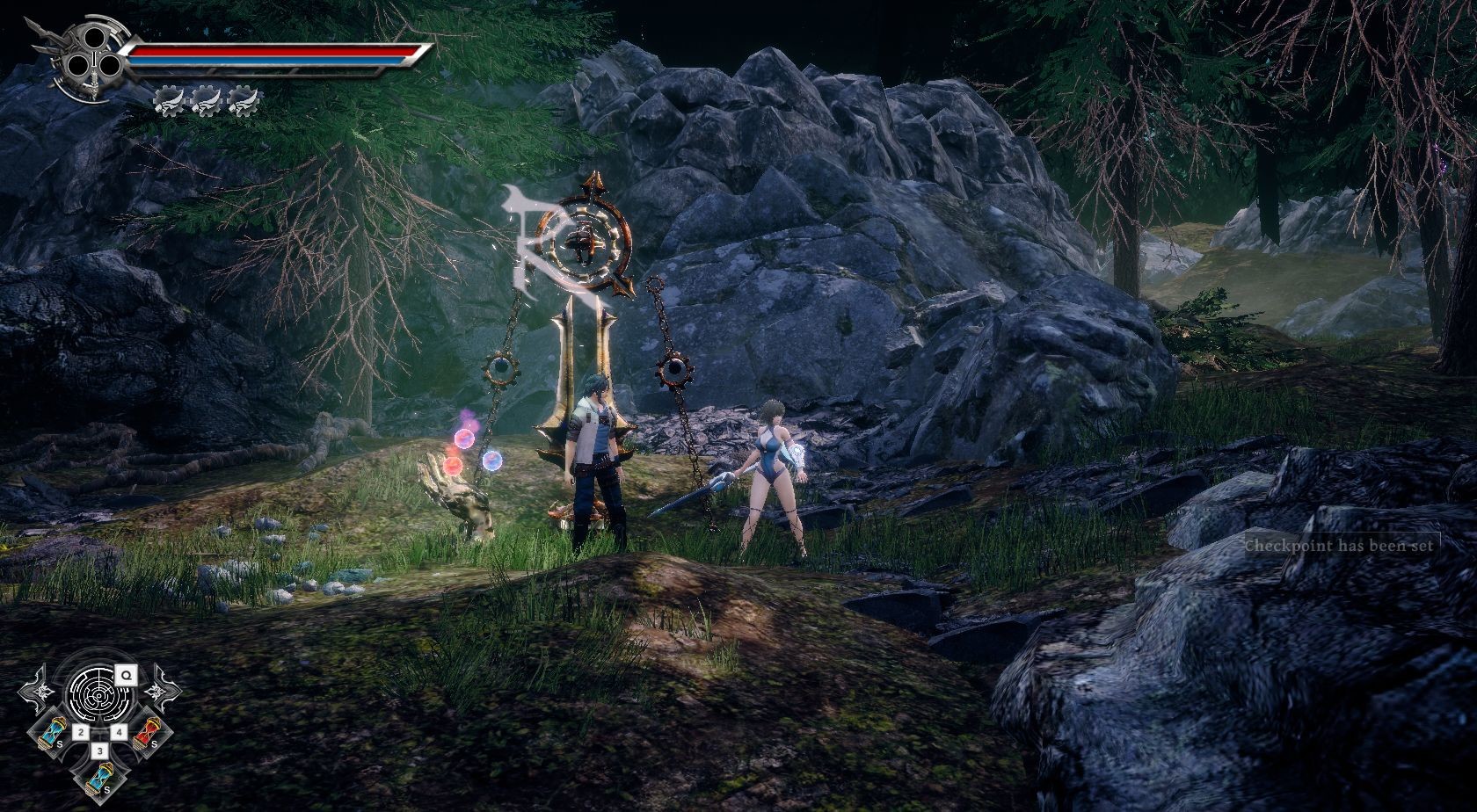Screen dimensions: 1477x812
Task: Select the middle gear-wing skill icon
Action: 206,101
